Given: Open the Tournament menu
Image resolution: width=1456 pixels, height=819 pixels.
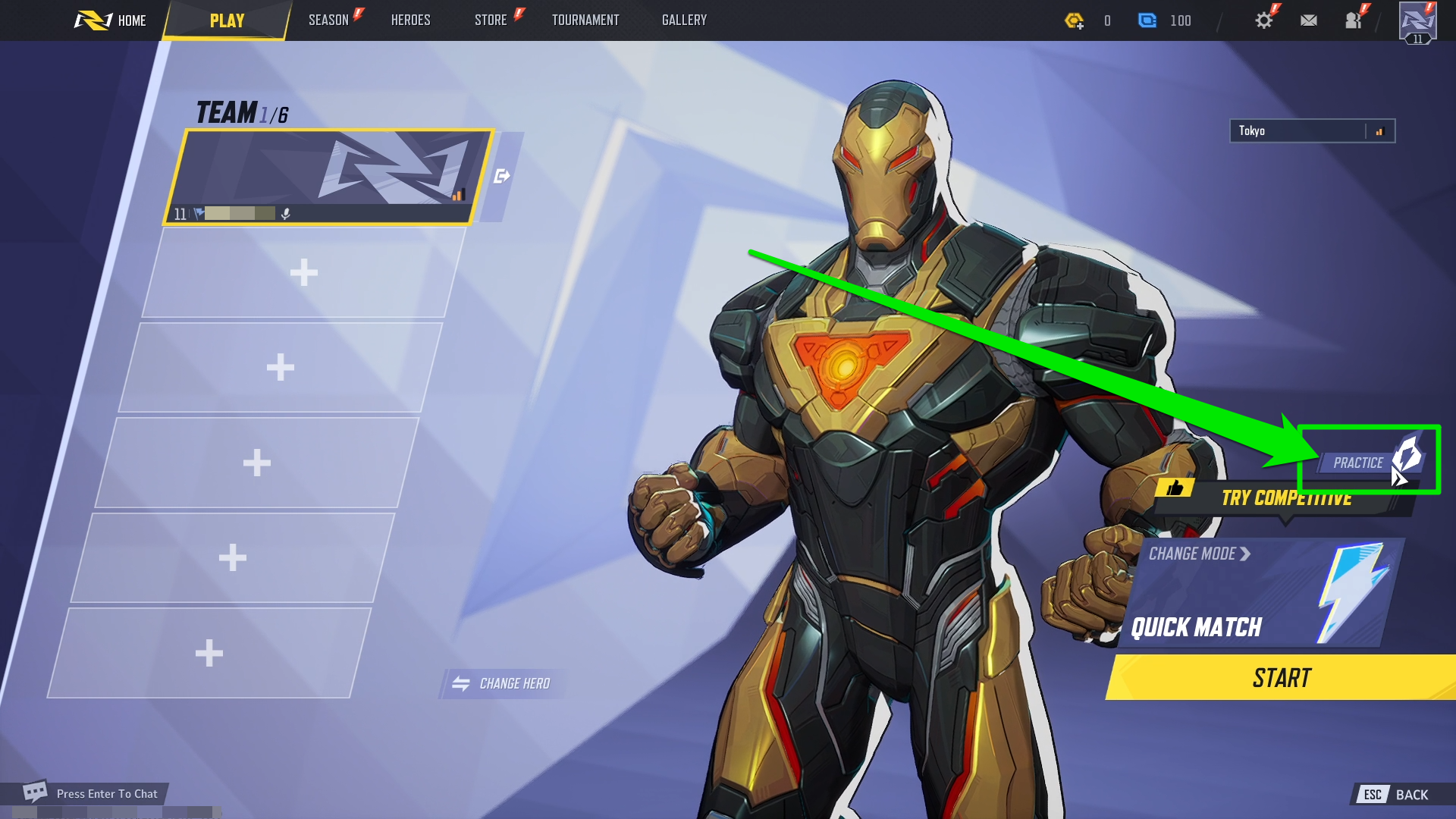Looking at the screenshot, I should click(585, 20).
